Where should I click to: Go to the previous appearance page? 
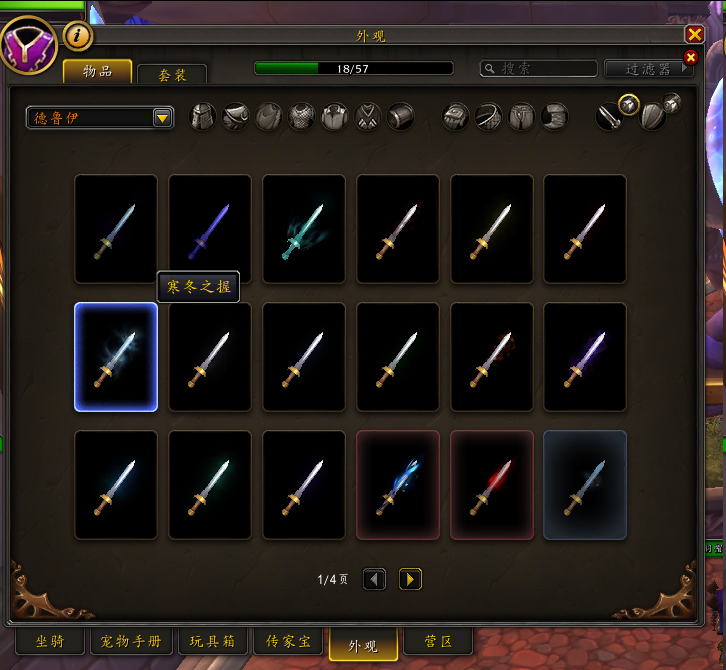click(374, 579)
